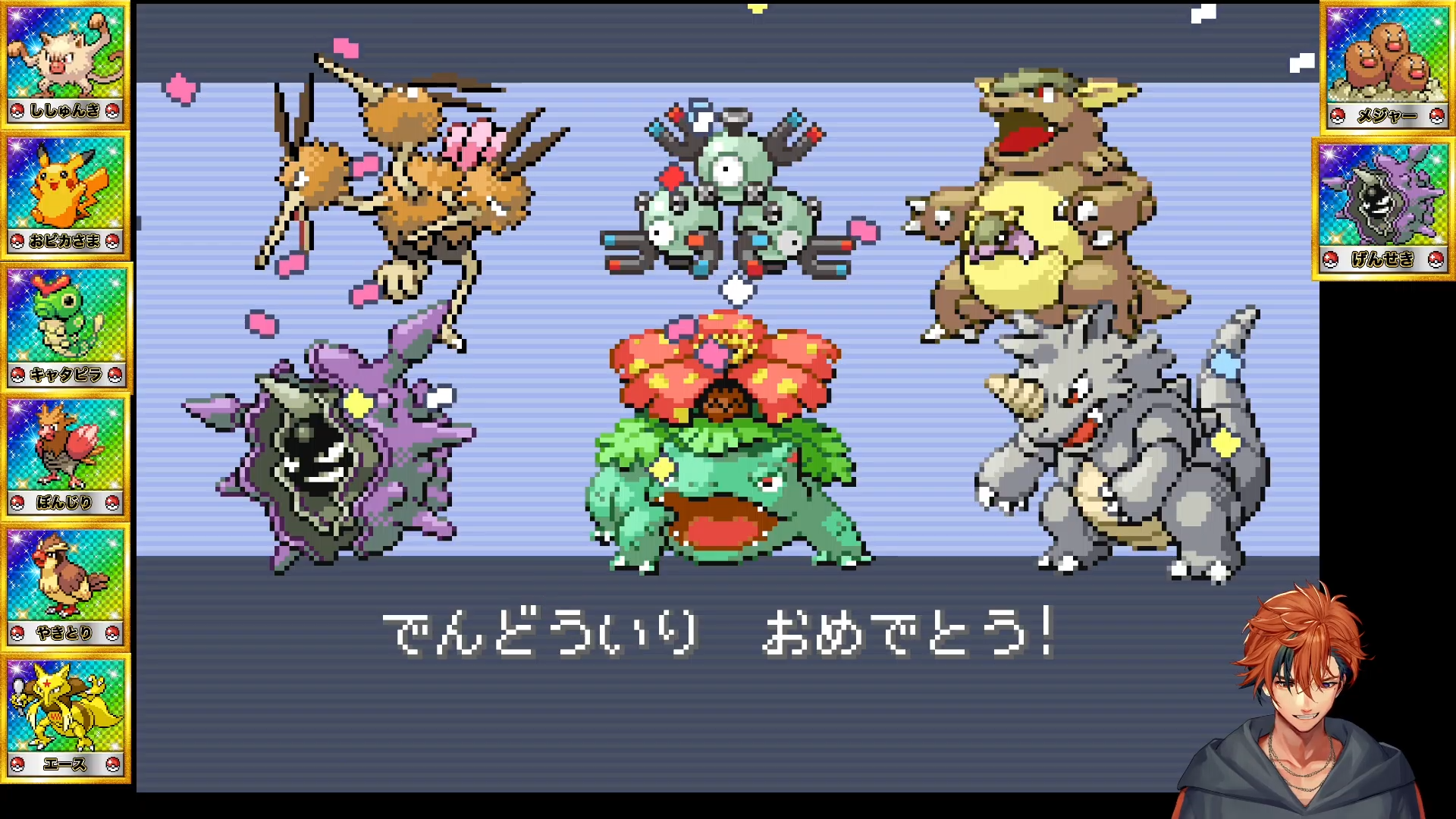The width and height of the screenshot is (1456, 819).
Task: Select the Pikachu card labeled おピカさま
Action: pos(65,196)
